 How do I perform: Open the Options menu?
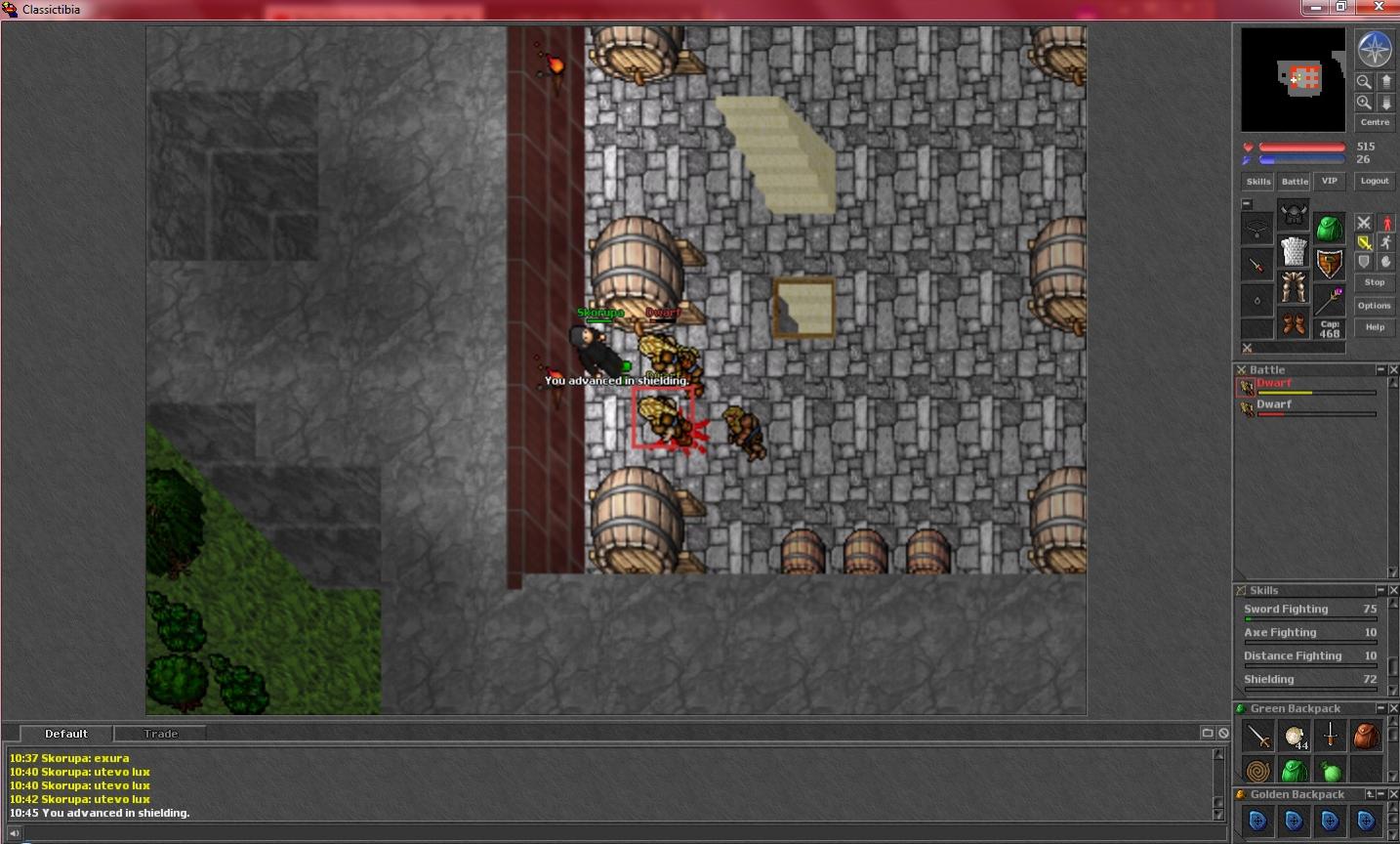click(x=1375, y=306)
